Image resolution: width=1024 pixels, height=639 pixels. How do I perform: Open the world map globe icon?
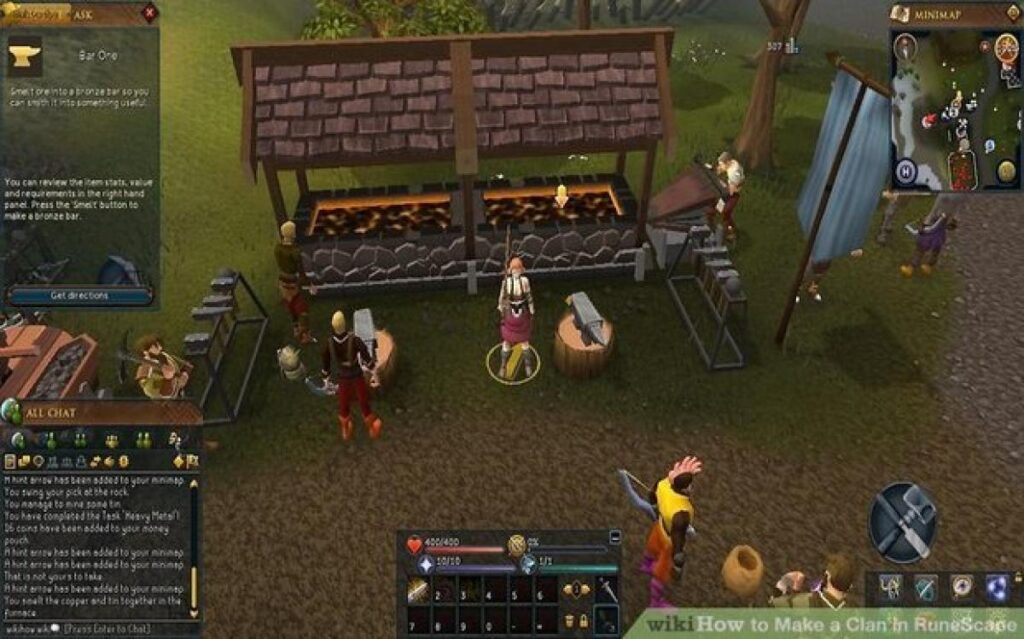pos(1006,171)
